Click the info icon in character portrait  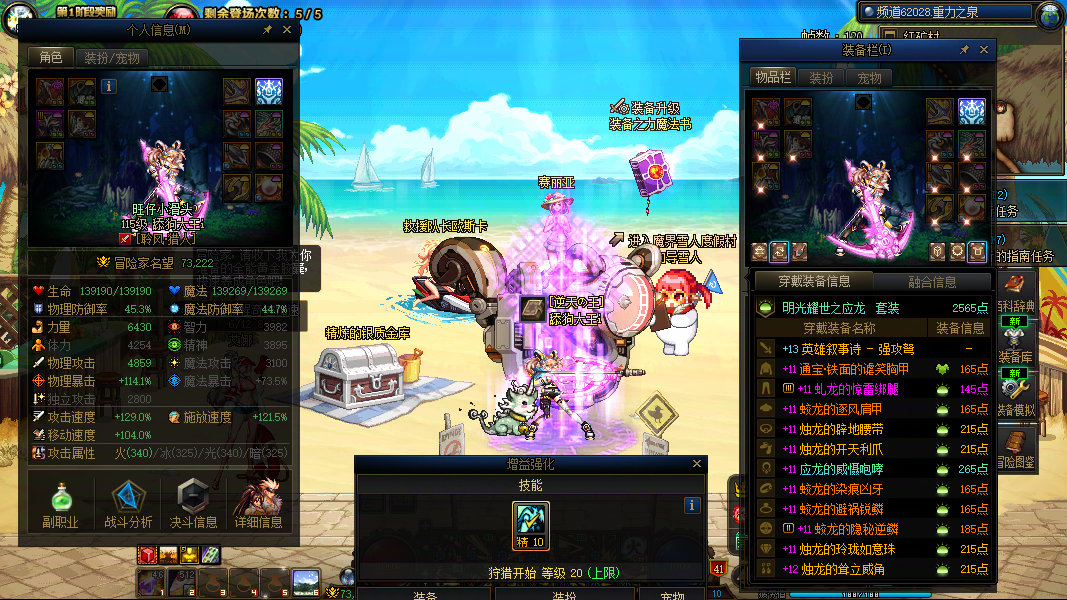tap(109, 87)
